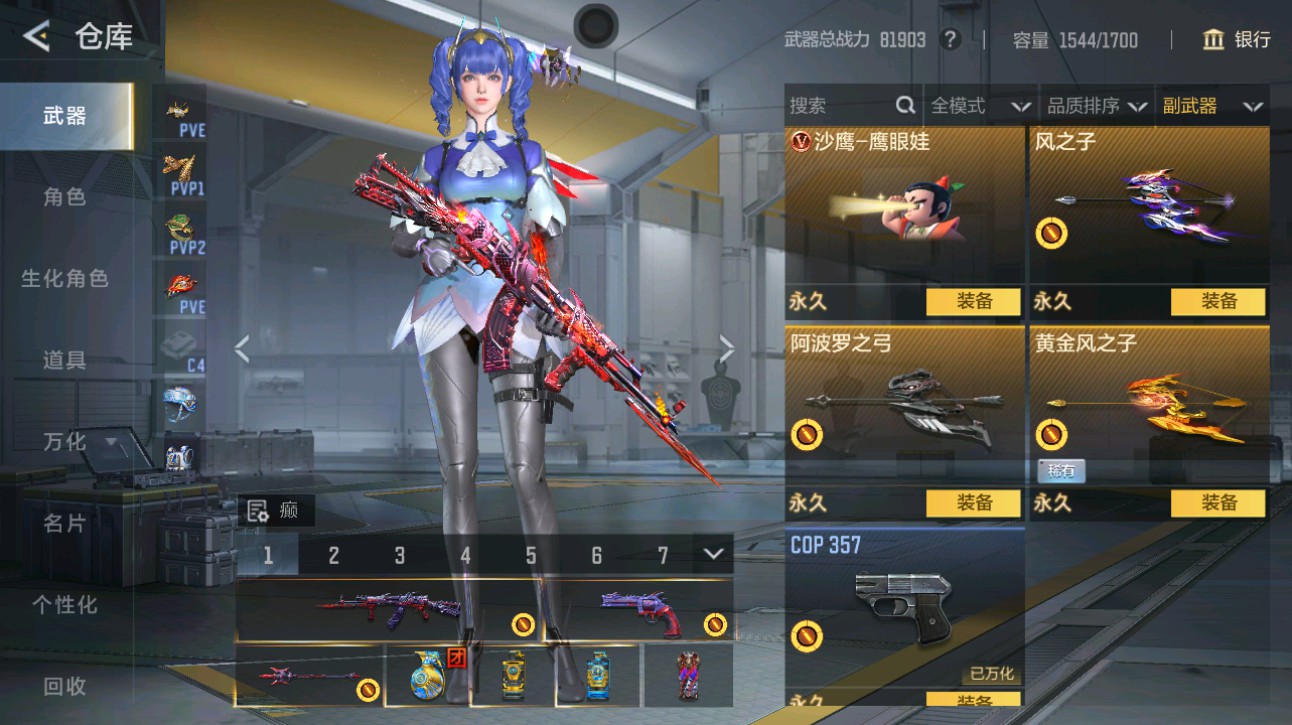Viewport: 1292px width, 725px height.
Task: Click the right arrow to rotate the character
Action: point(726,348)
